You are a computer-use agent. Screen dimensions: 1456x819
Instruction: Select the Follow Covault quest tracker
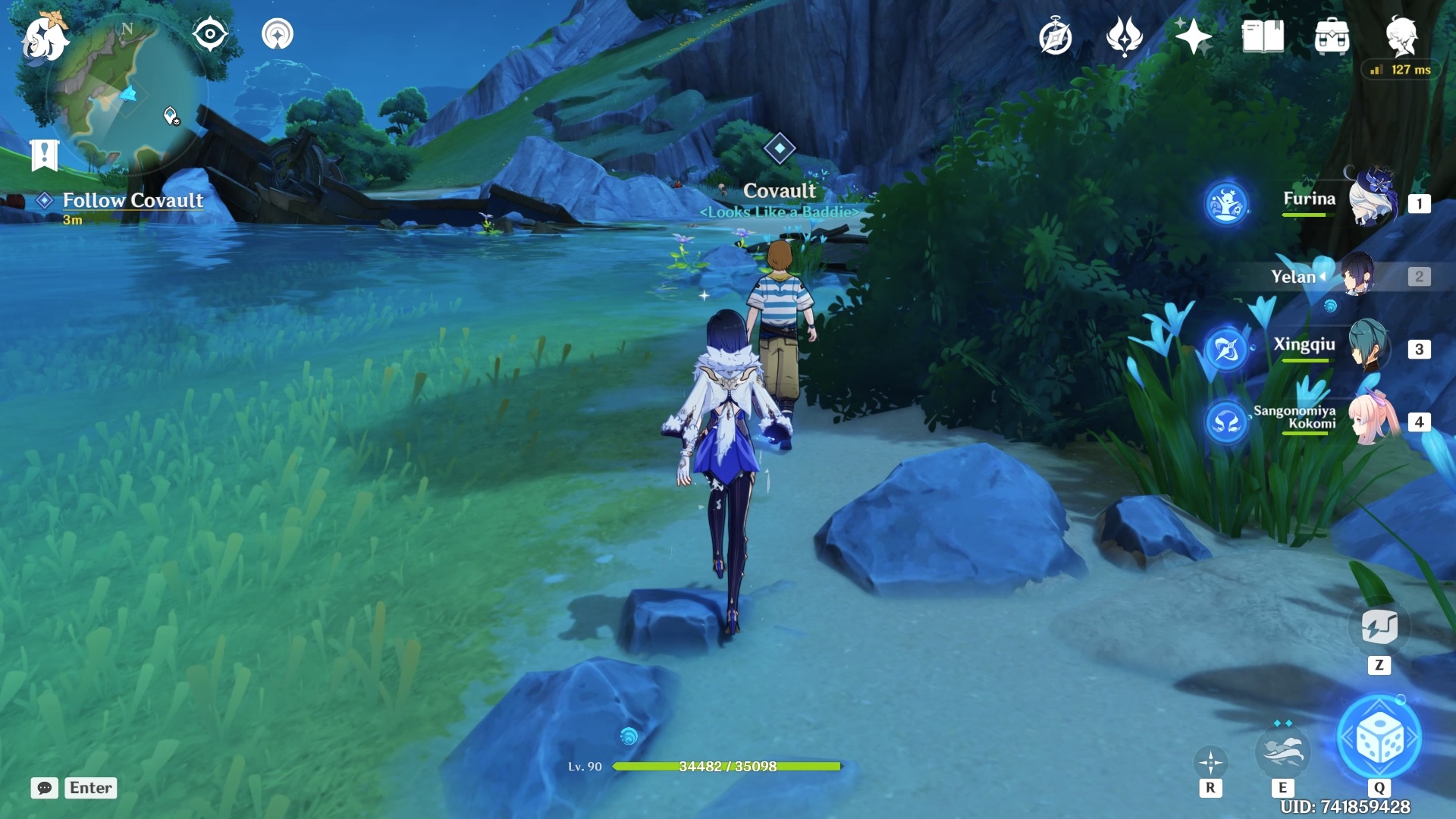point(132,201)
